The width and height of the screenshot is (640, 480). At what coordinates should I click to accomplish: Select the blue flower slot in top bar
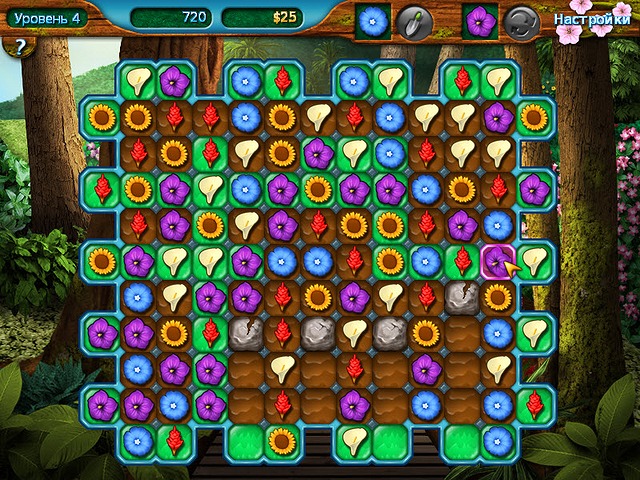[374, 21]
